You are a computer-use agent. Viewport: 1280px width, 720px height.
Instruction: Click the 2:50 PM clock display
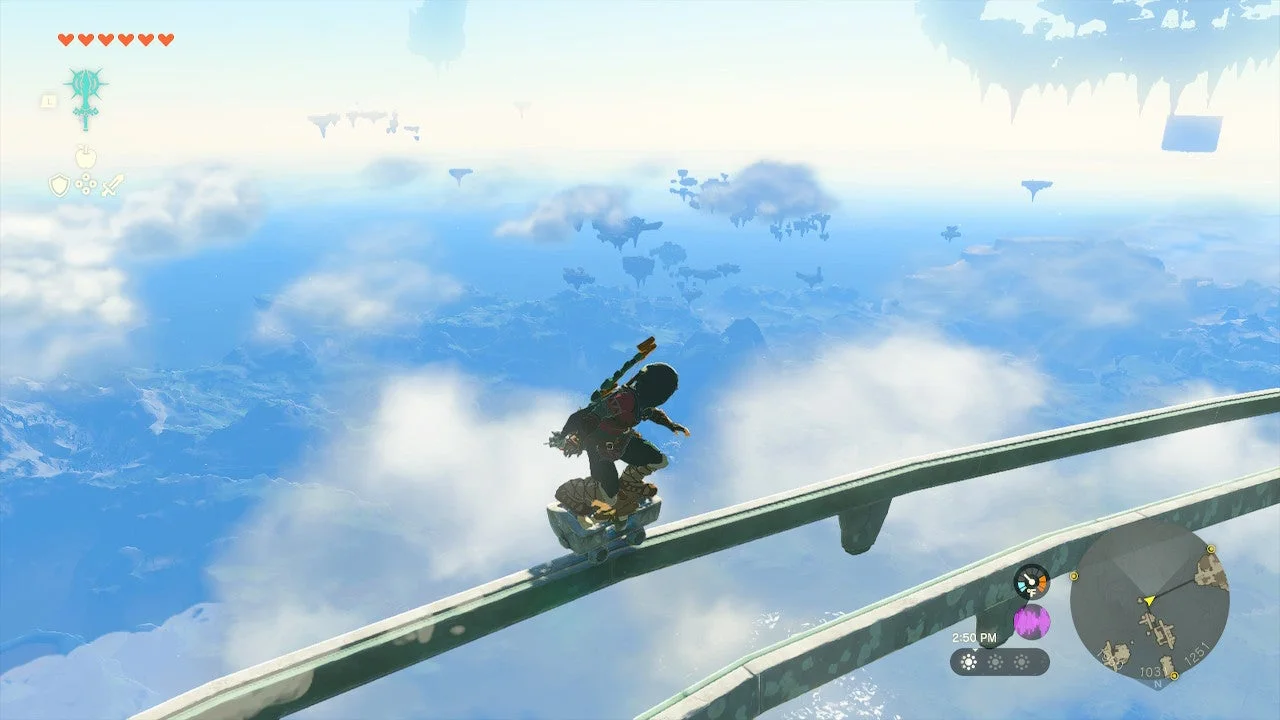pyautogui.click(x=975, y=637)
